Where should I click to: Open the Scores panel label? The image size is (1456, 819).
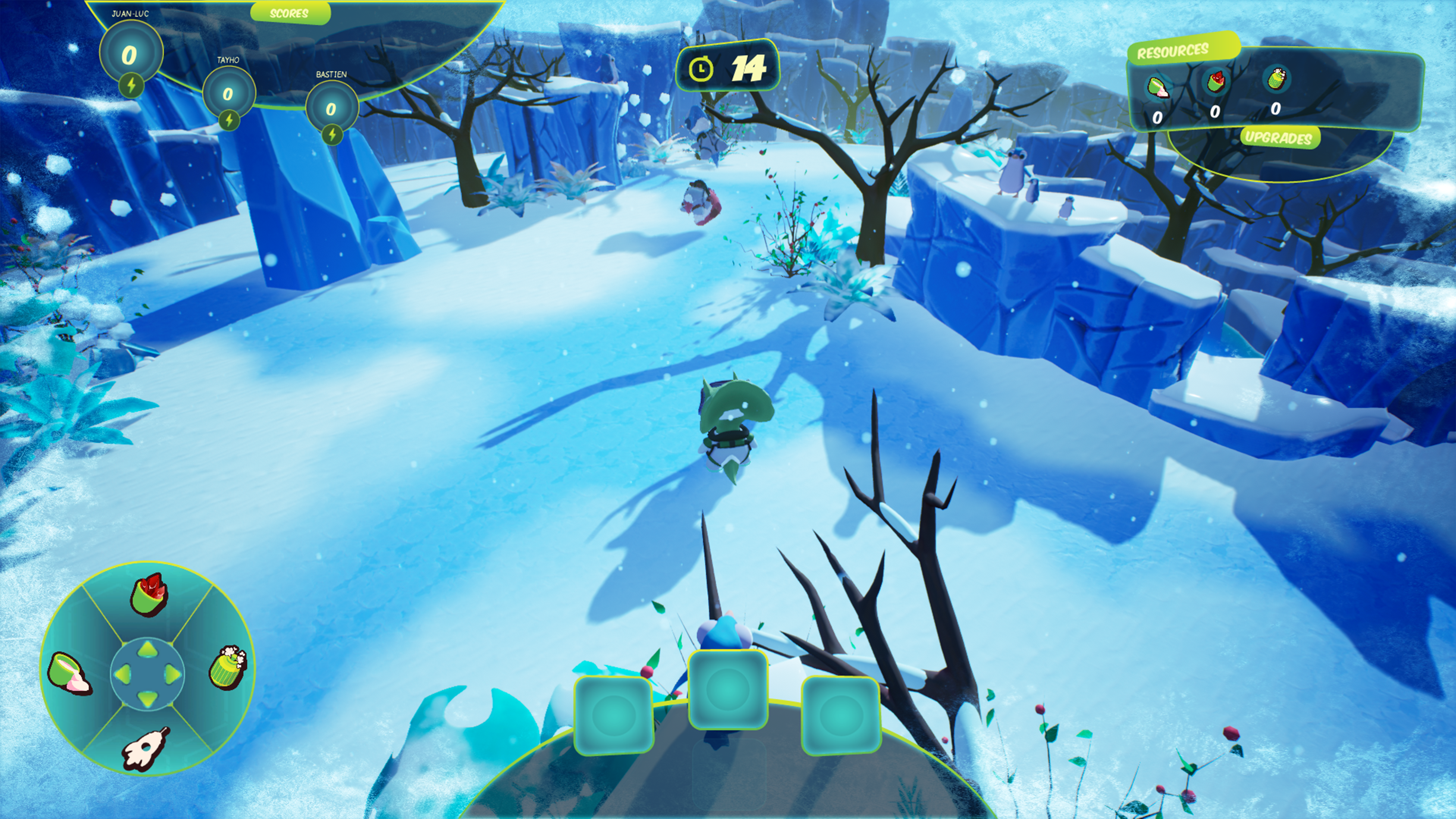point(289,13)
